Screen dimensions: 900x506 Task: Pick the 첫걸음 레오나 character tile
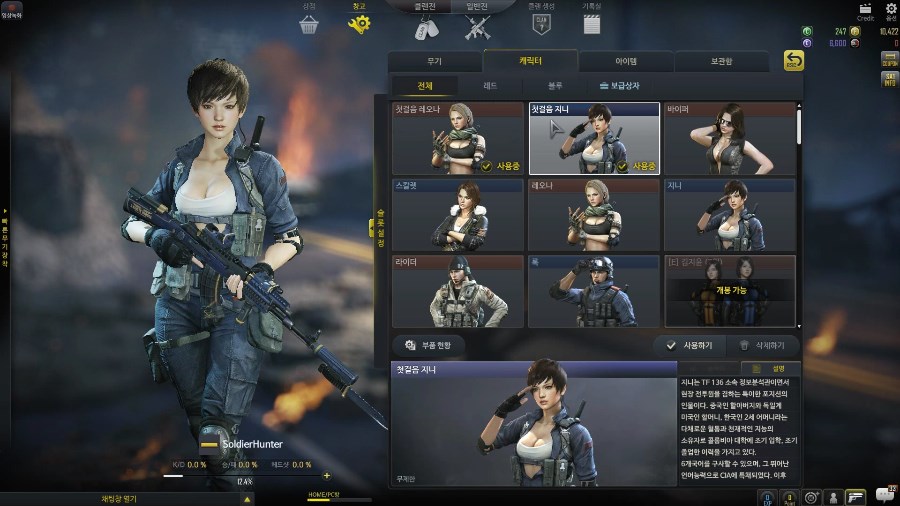click(x=458, y=138)
